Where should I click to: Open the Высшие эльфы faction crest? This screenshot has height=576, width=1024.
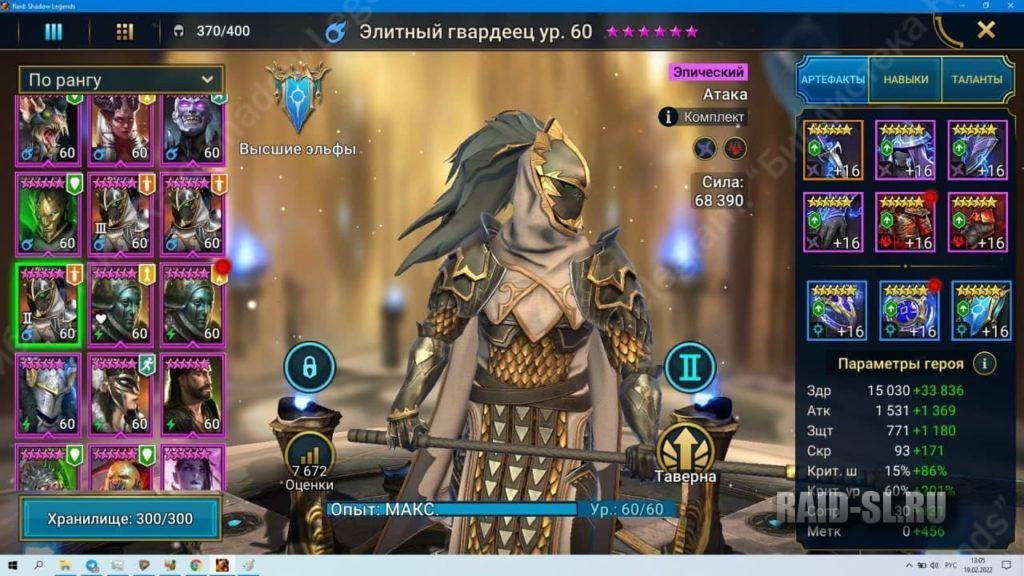(x=297, y=97)
